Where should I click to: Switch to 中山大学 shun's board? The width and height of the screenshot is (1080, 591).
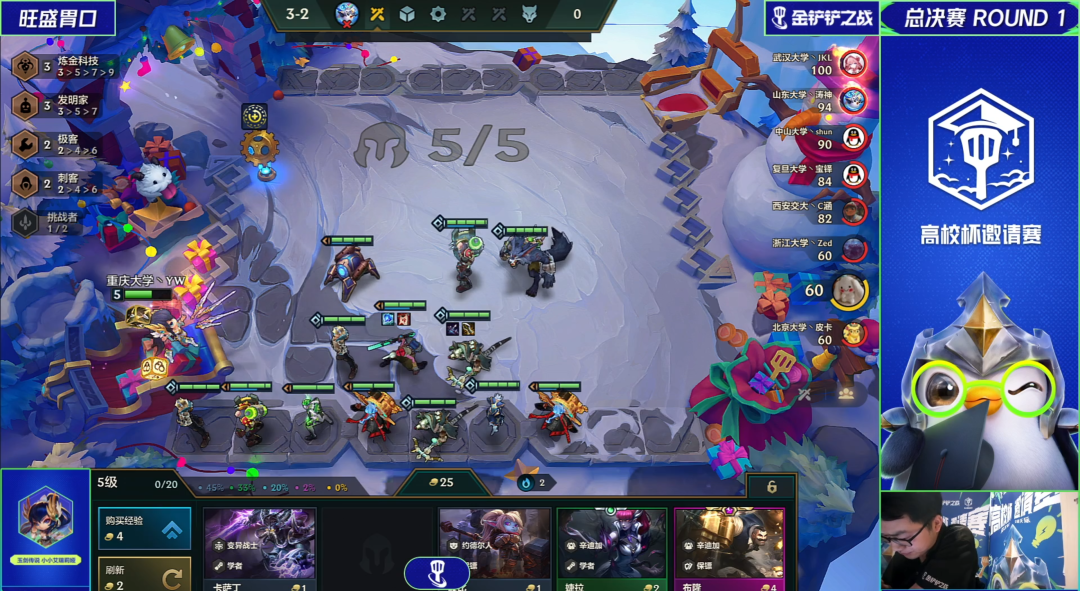click(x=852, y=137)
